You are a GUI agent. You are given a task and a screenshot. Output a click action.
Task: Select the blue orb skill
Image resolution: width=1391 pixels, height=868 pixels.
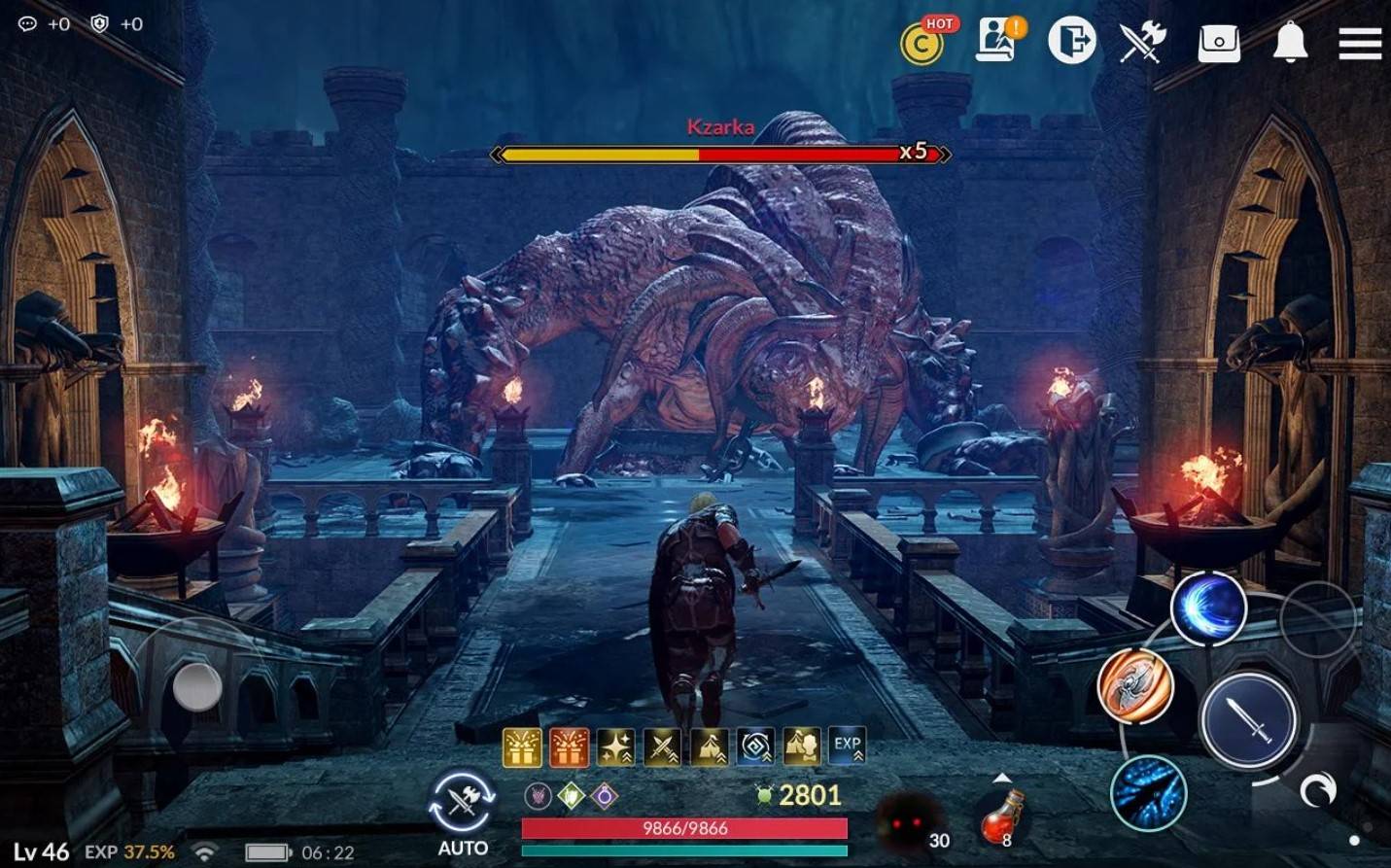(1208, 610)
